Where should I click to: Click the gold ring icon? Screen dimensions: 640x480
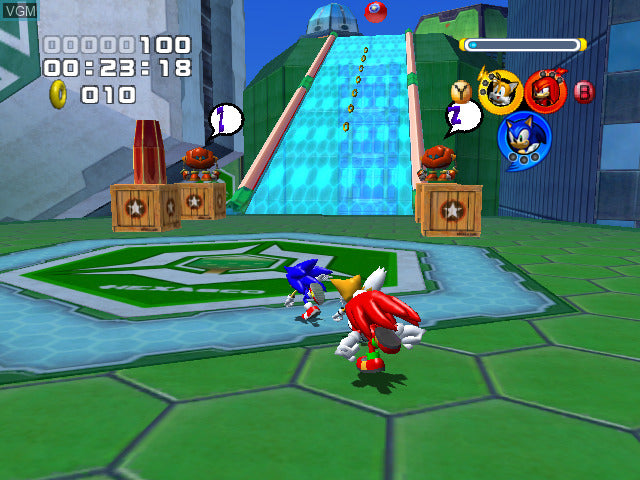coord(59,95)
